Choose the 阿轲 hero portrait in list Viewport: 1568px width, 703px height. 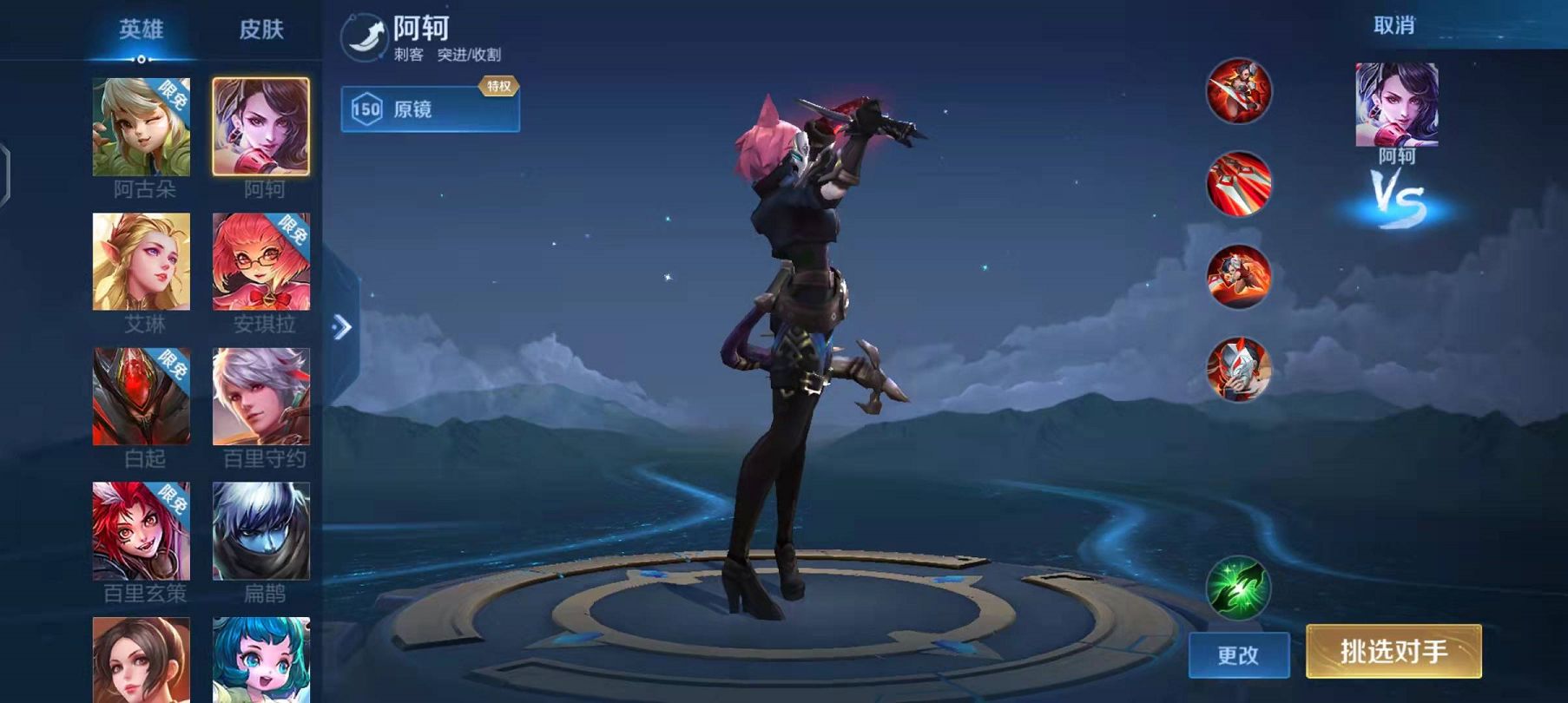point(261,127)
